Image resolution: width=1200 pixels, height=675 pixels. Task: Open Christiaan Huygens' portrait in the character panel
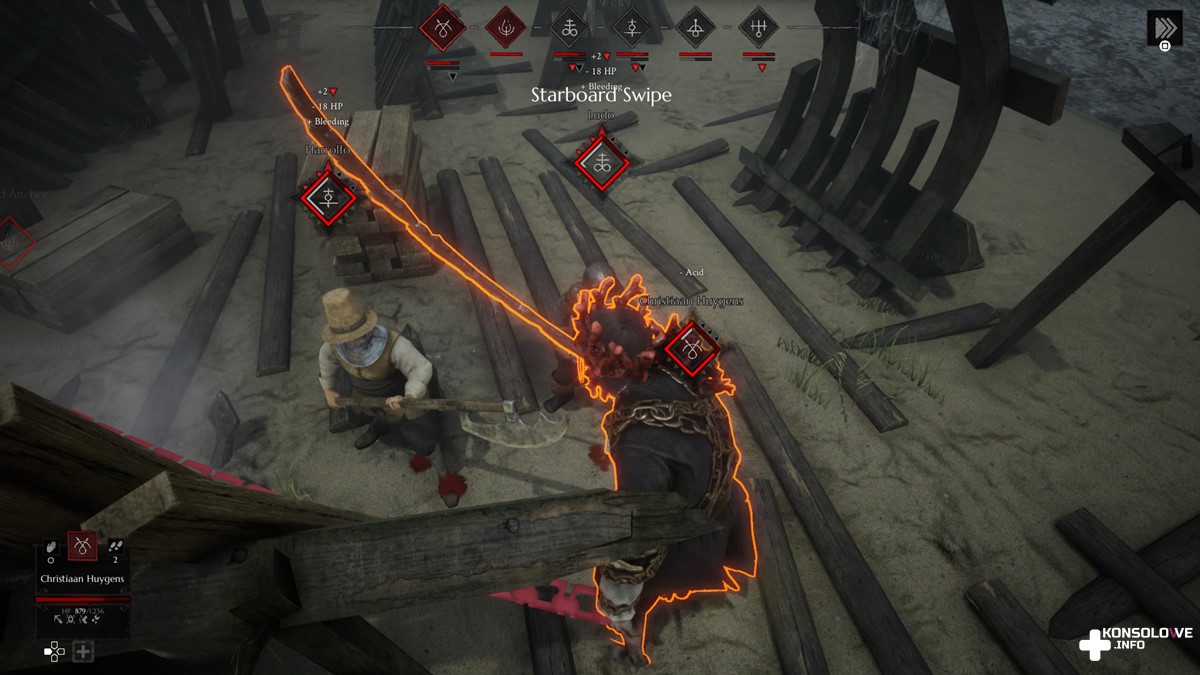click(x=82, y=546)
